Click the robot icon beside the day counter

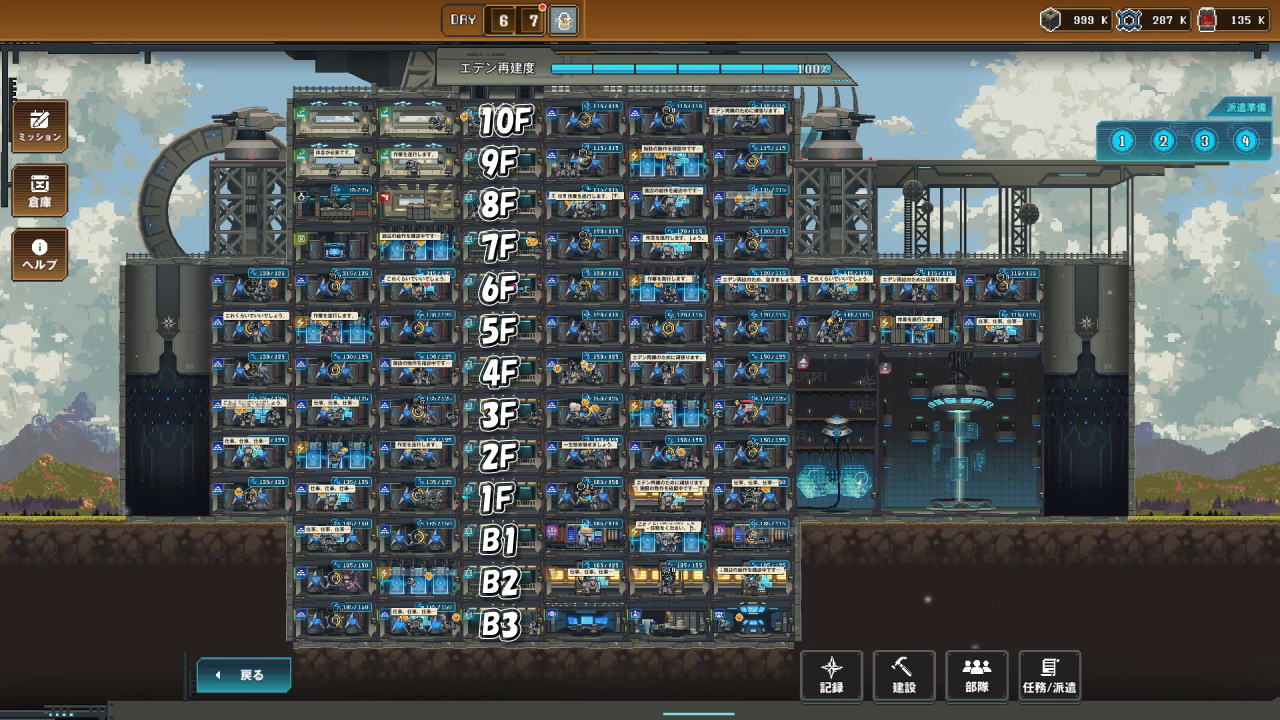pos(565,20)
